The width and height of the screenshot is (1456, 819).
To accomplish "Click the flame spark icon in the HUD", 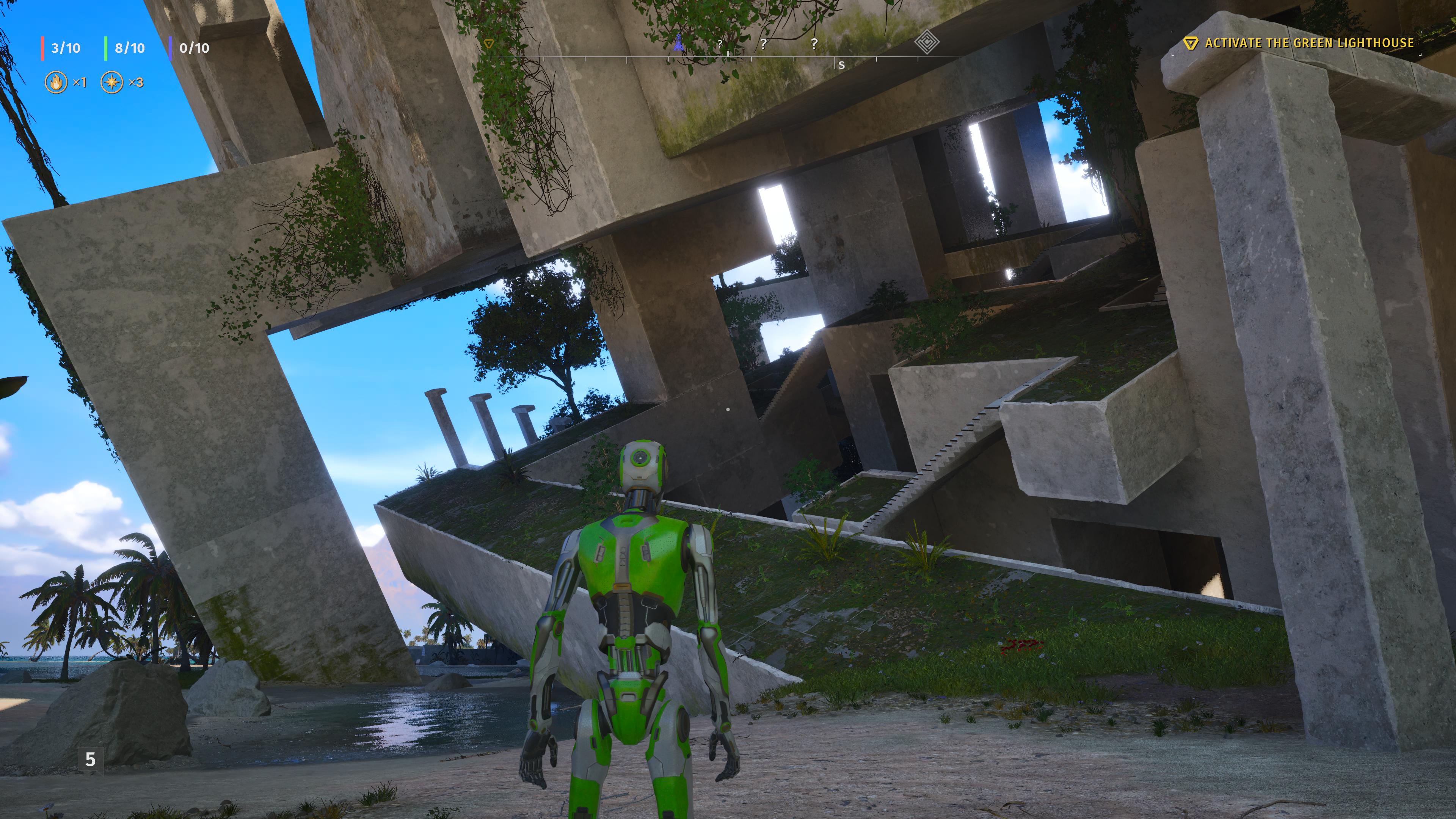I will click(x=56, y=83).
